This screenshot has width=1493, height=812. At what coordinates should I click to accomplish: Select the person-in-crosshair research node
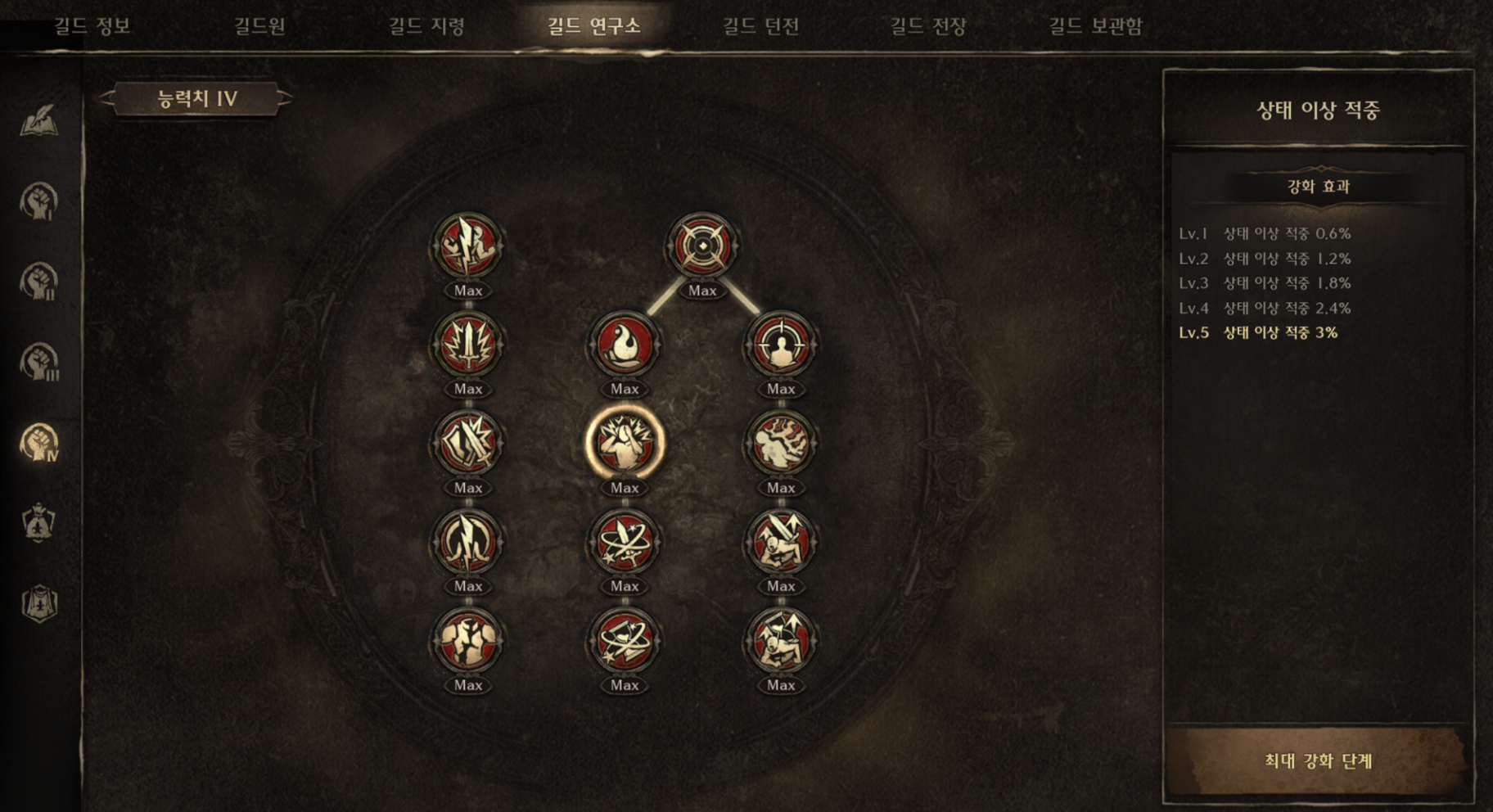coord(780,345)
